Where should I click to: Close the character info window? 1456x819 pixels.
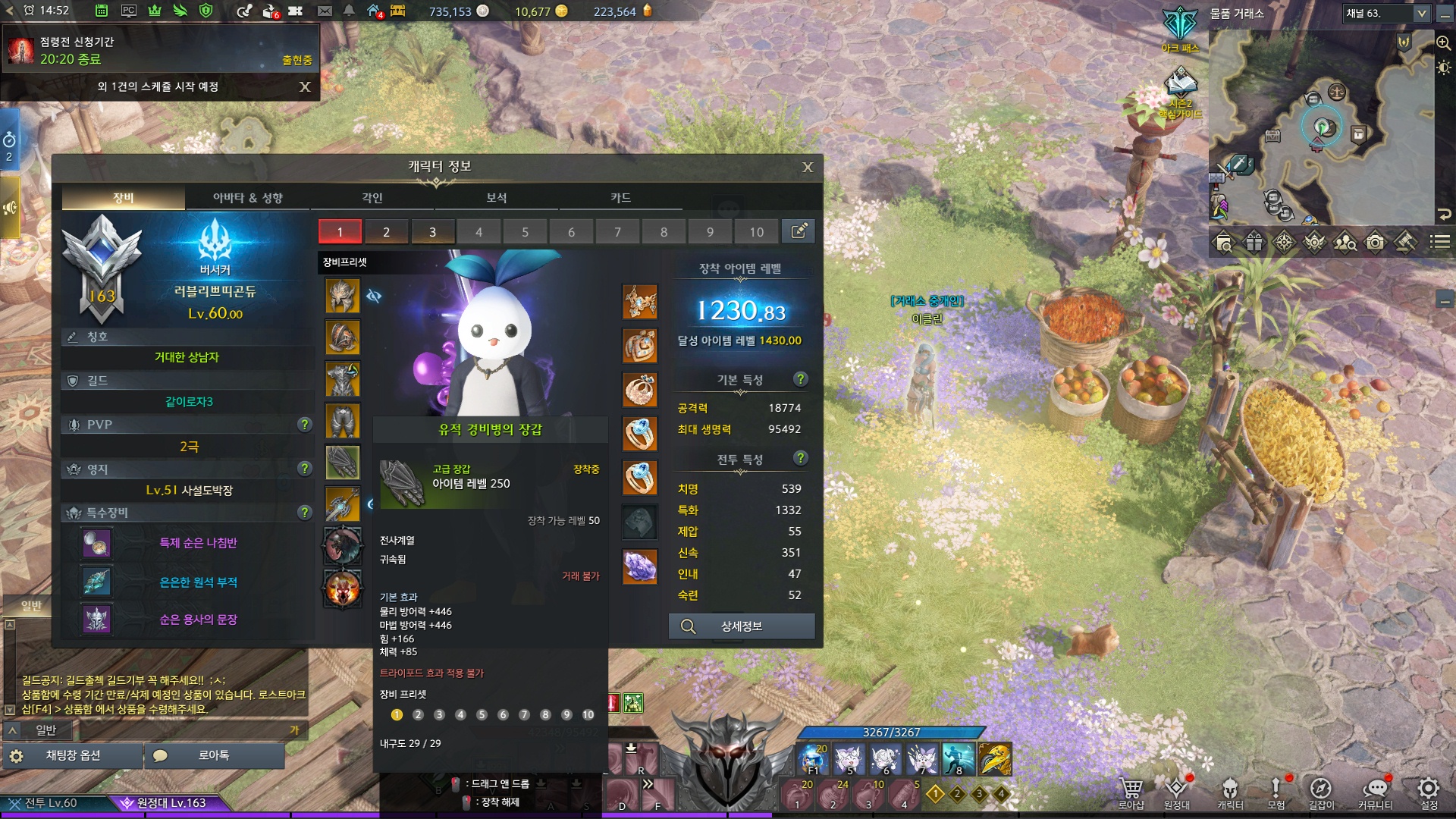point(808,168)
